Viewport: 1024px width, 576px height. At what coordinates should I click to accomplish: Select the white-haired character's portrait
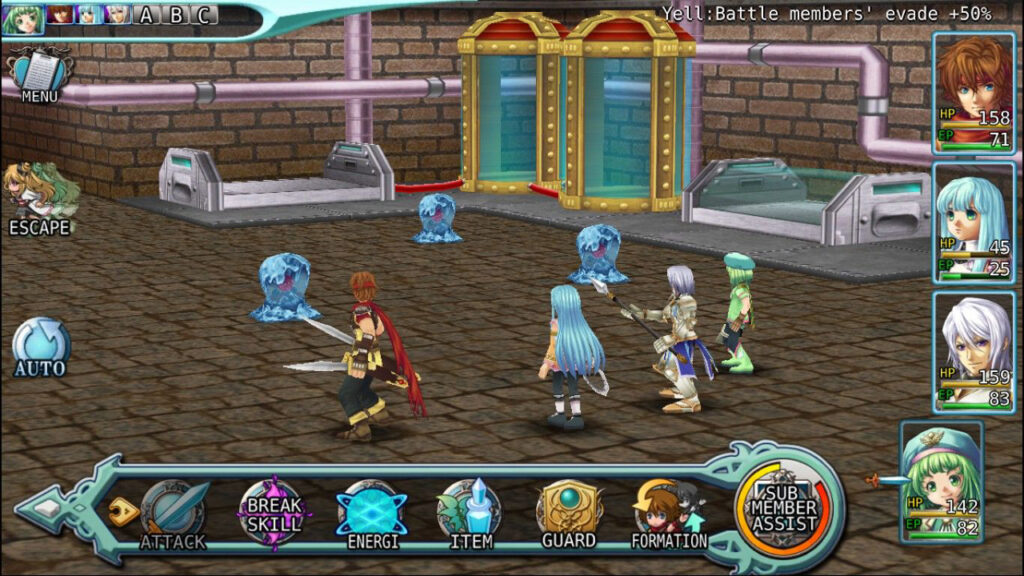click(973, 351)
